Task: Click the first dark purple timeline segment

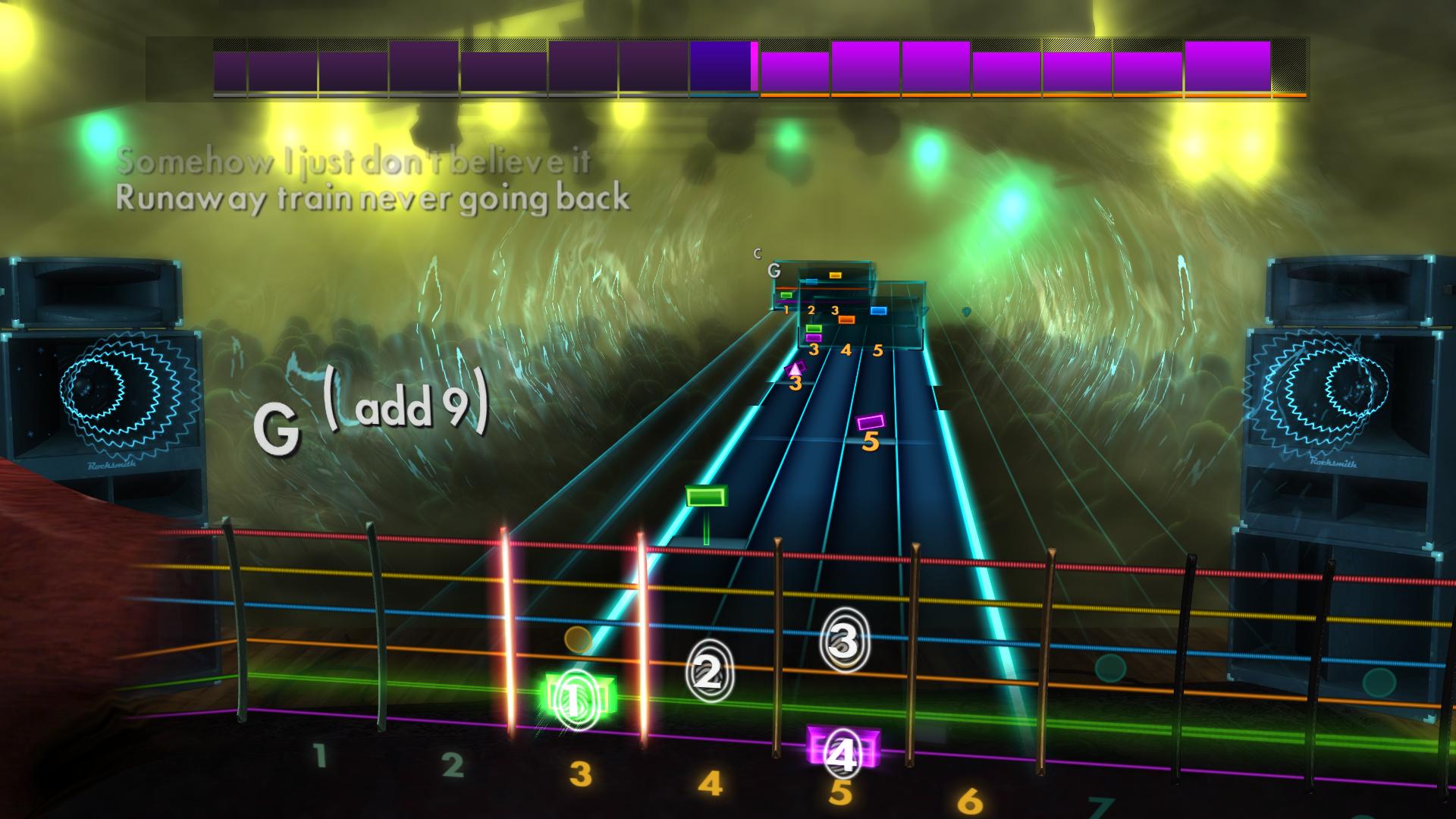Action: [x=231, y=68]
